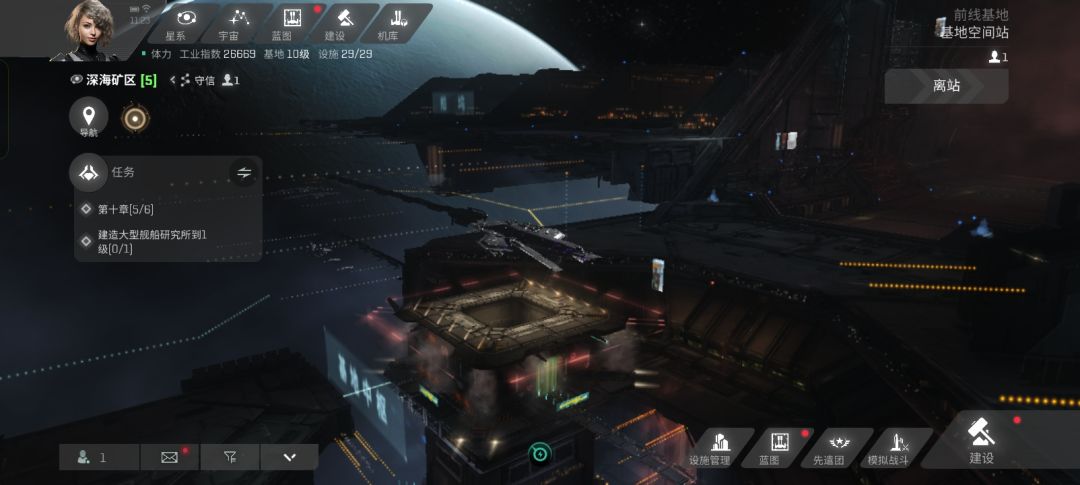Screen dimensions: 1080x485
Task: Click the 离站 undock button
Action: pos(946,86)
